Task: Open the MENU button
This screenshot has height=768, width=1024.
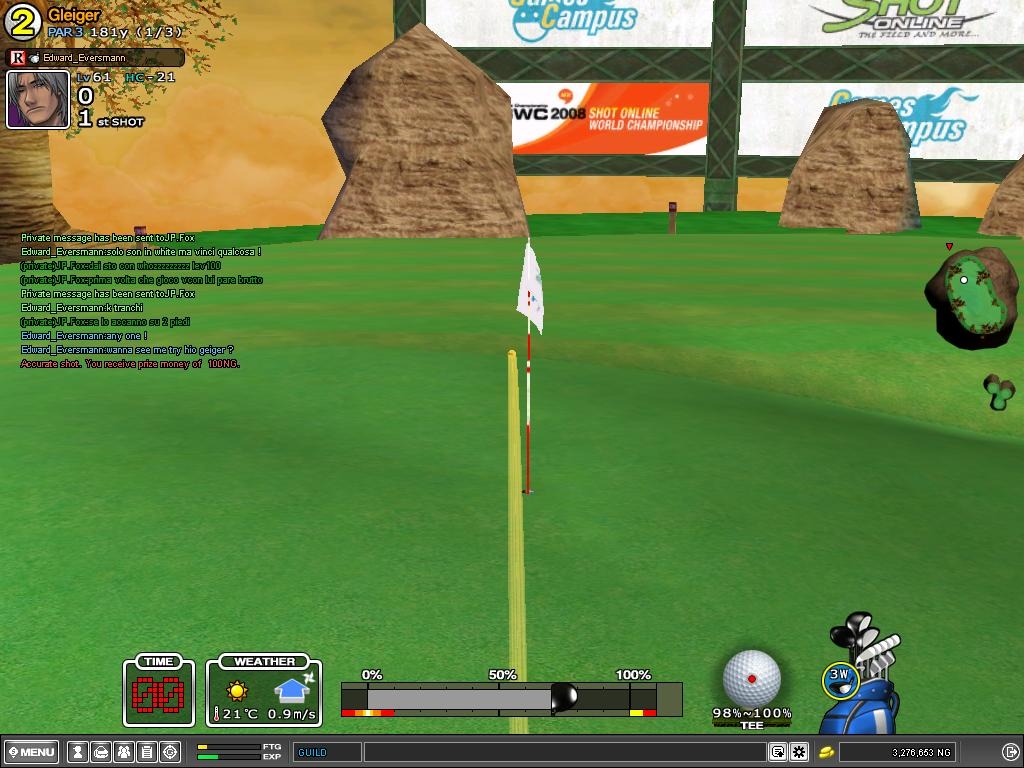Action: click(x=32, y=752)
